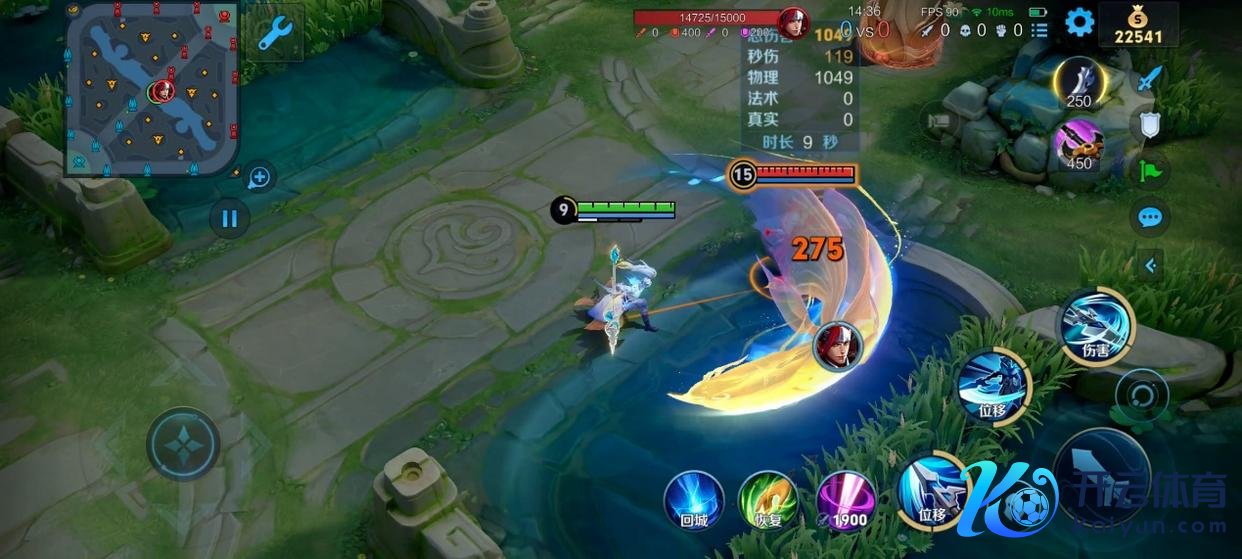Pause the game with the pause button
The width and height of the screenshot is (1242, 559).
click(230, 217)
